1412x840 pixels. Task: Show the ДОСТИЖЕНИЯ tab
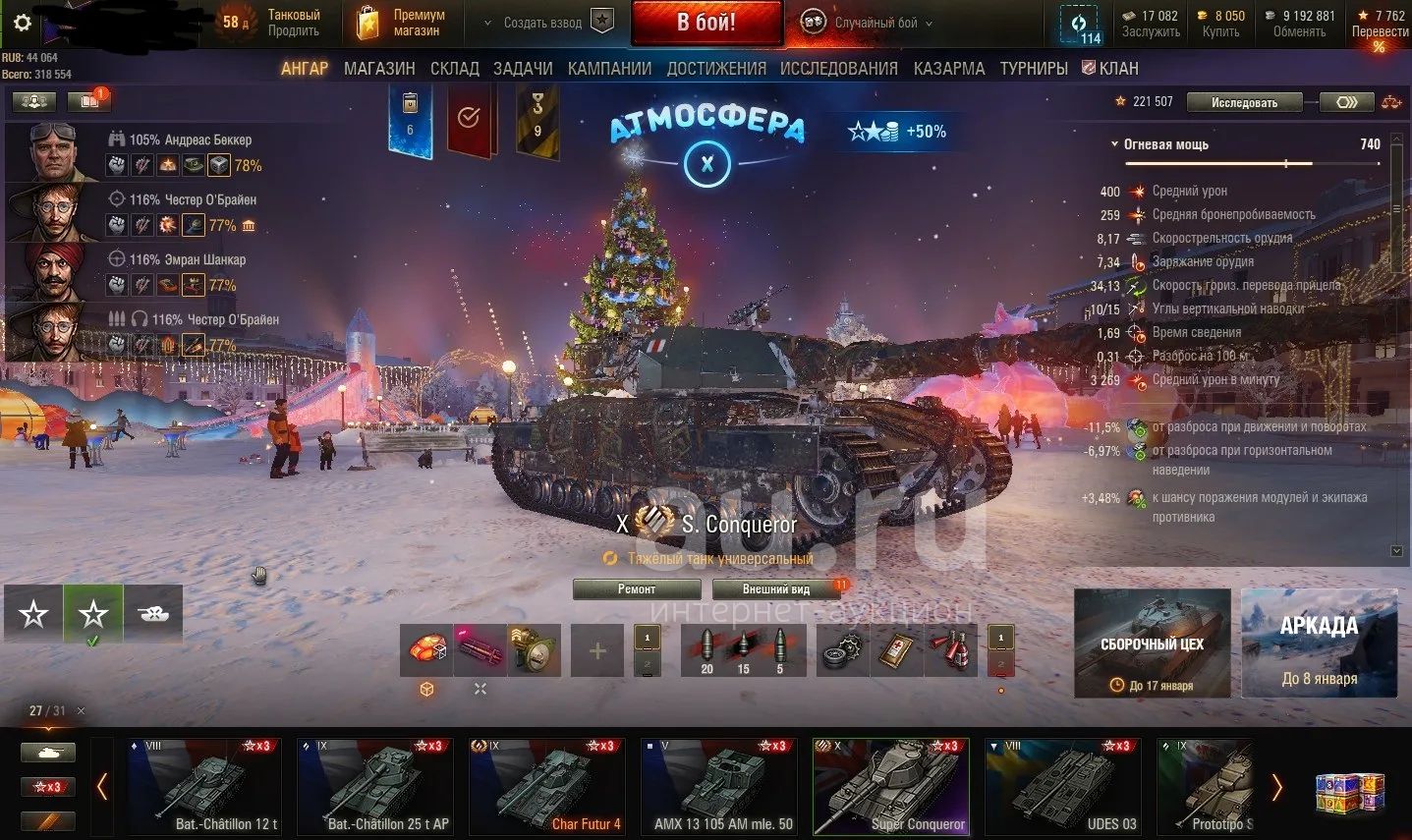(x=716, y=69)
